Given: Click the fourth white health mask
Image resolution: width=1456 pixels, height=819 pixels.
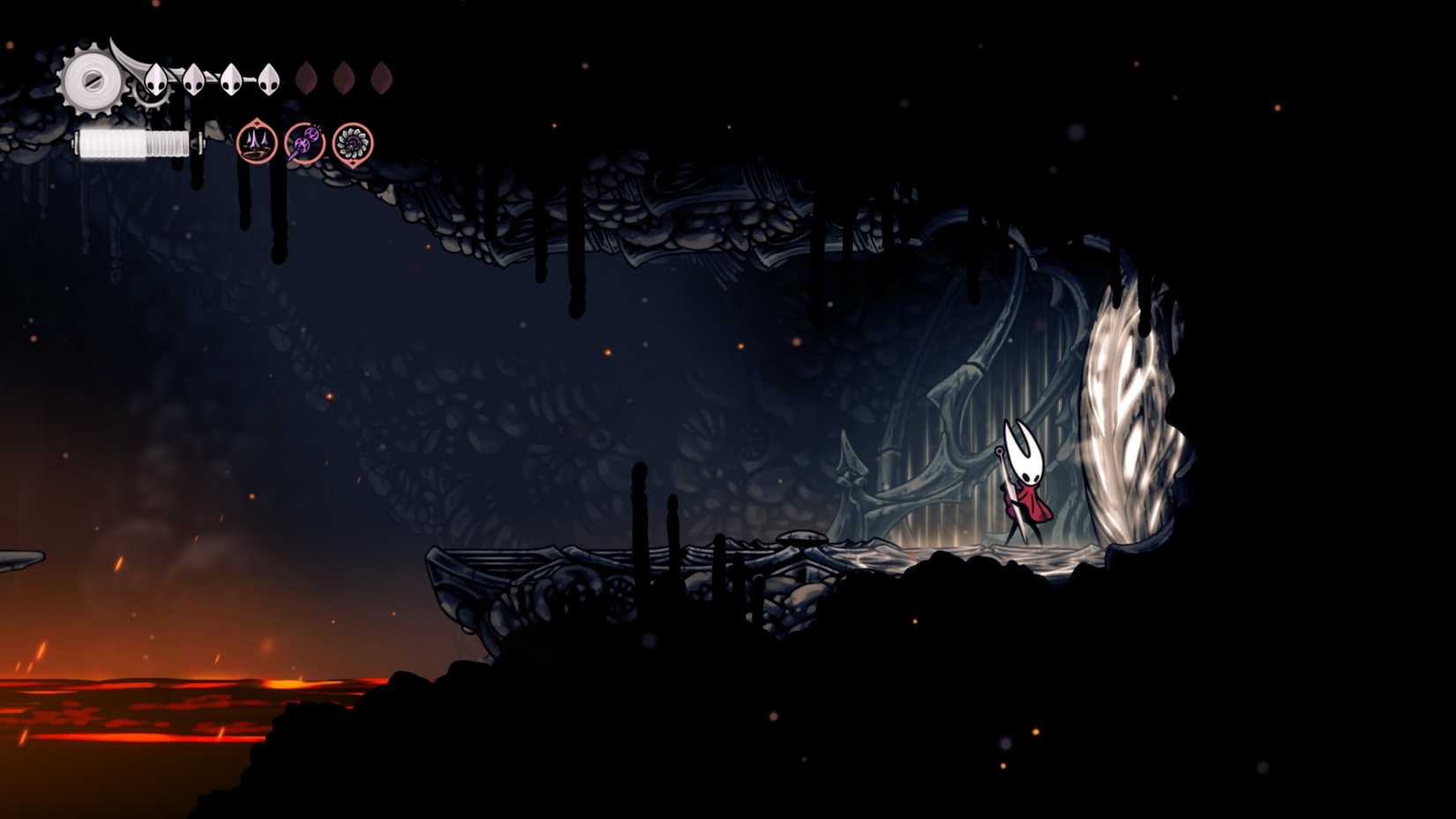Looking at the screenshot, I should (x=267, y=79).
